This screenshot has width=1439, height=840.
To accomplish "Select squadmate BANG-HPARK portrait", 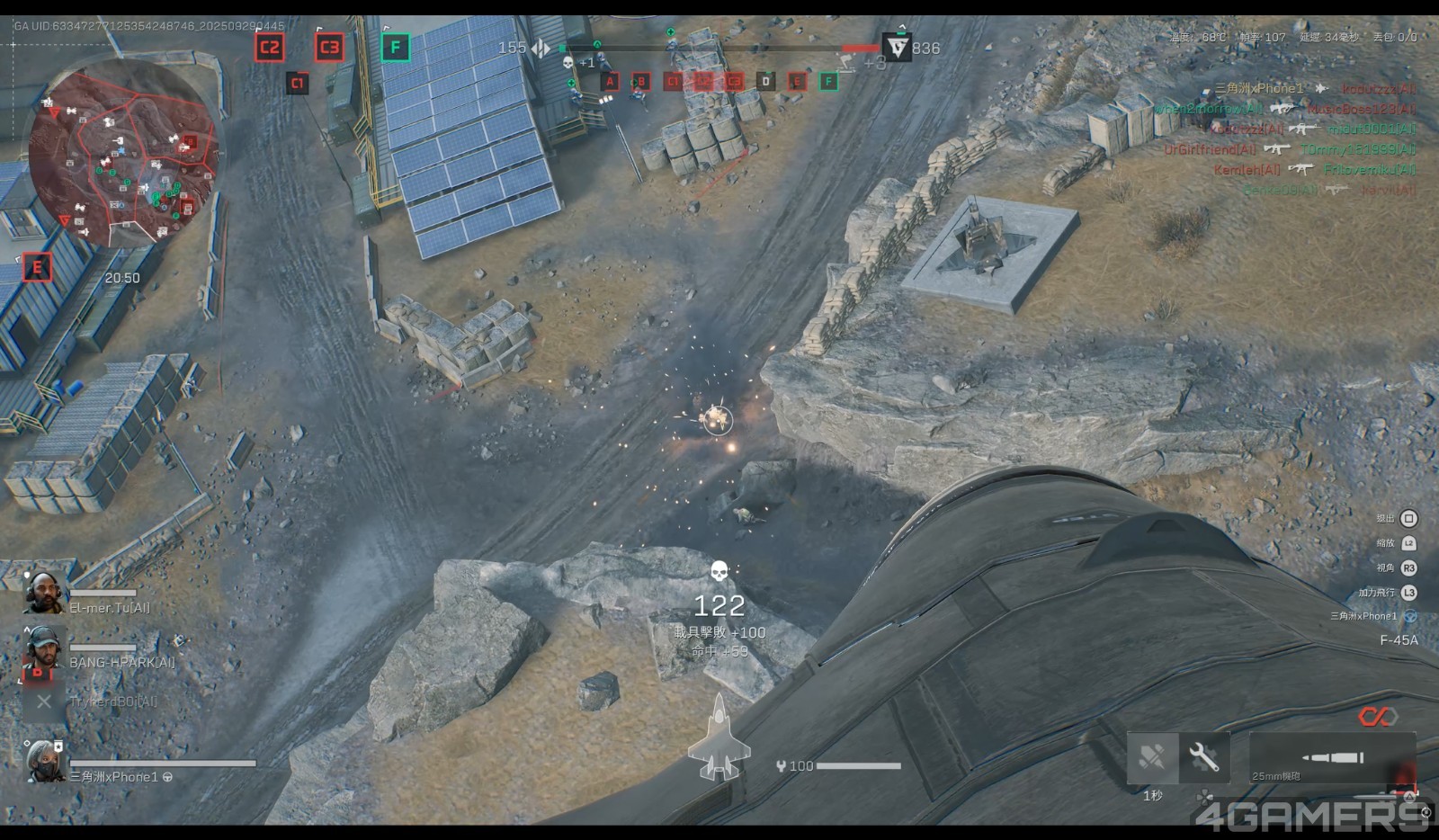I will 43,648.
